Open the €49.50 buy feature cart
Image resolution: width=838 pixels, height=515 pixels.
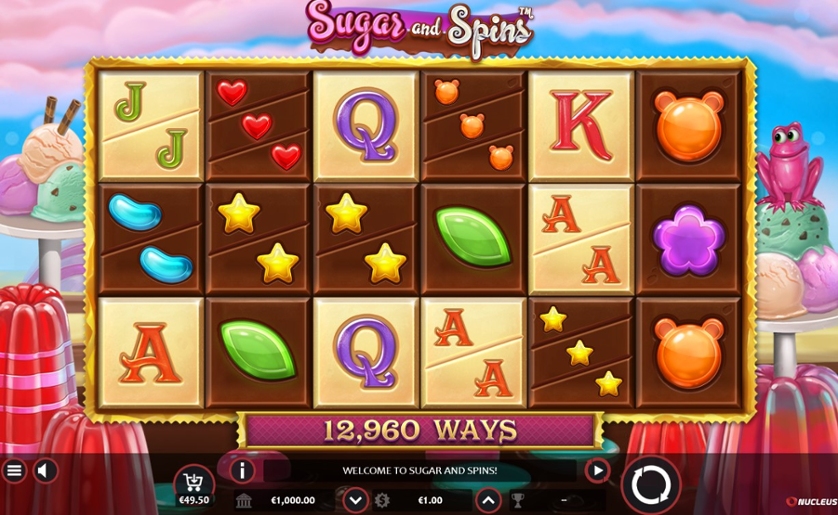tap(193, 486)
